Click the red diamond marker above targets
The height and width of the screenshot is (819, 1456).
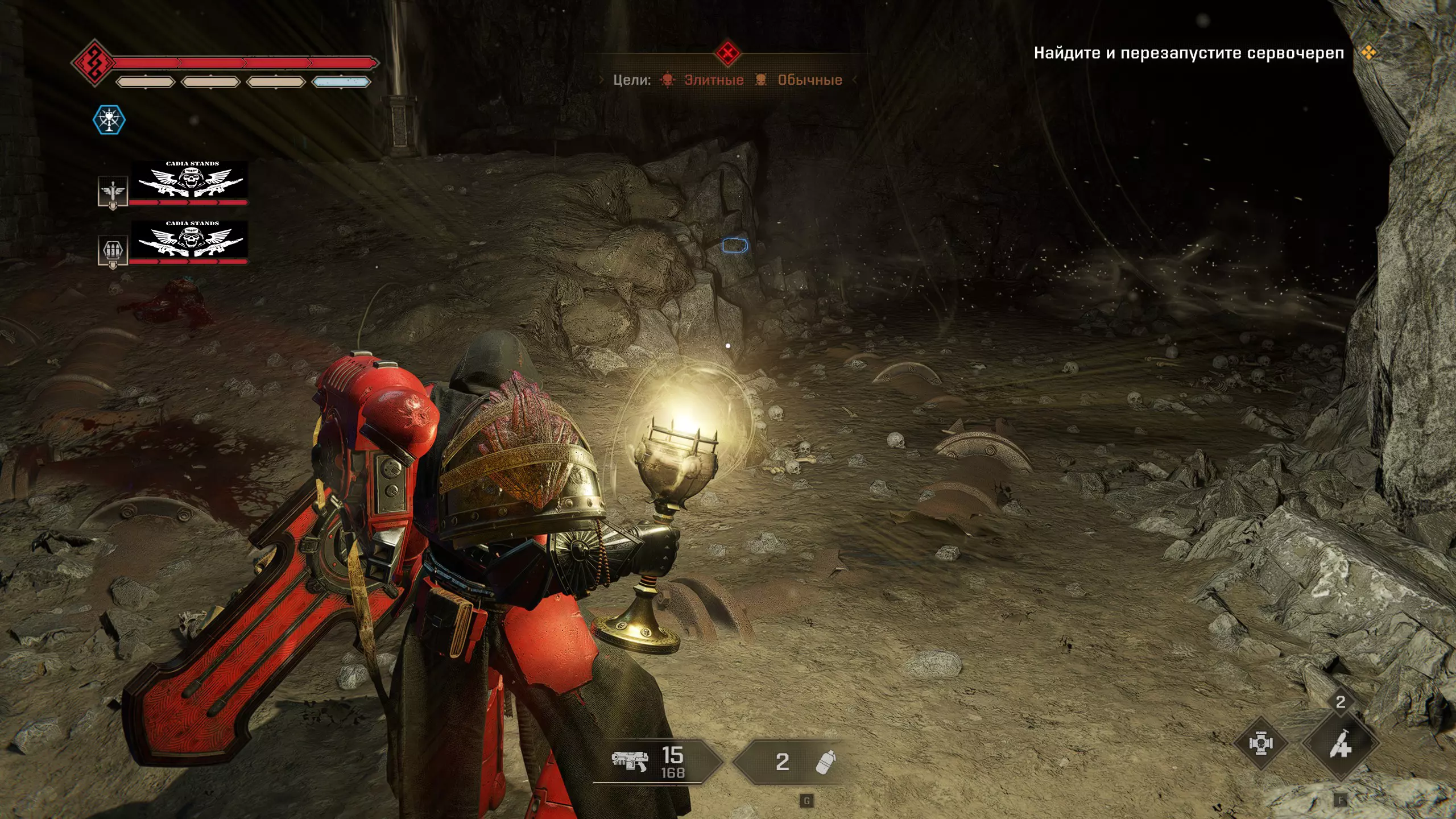[727, 54]
